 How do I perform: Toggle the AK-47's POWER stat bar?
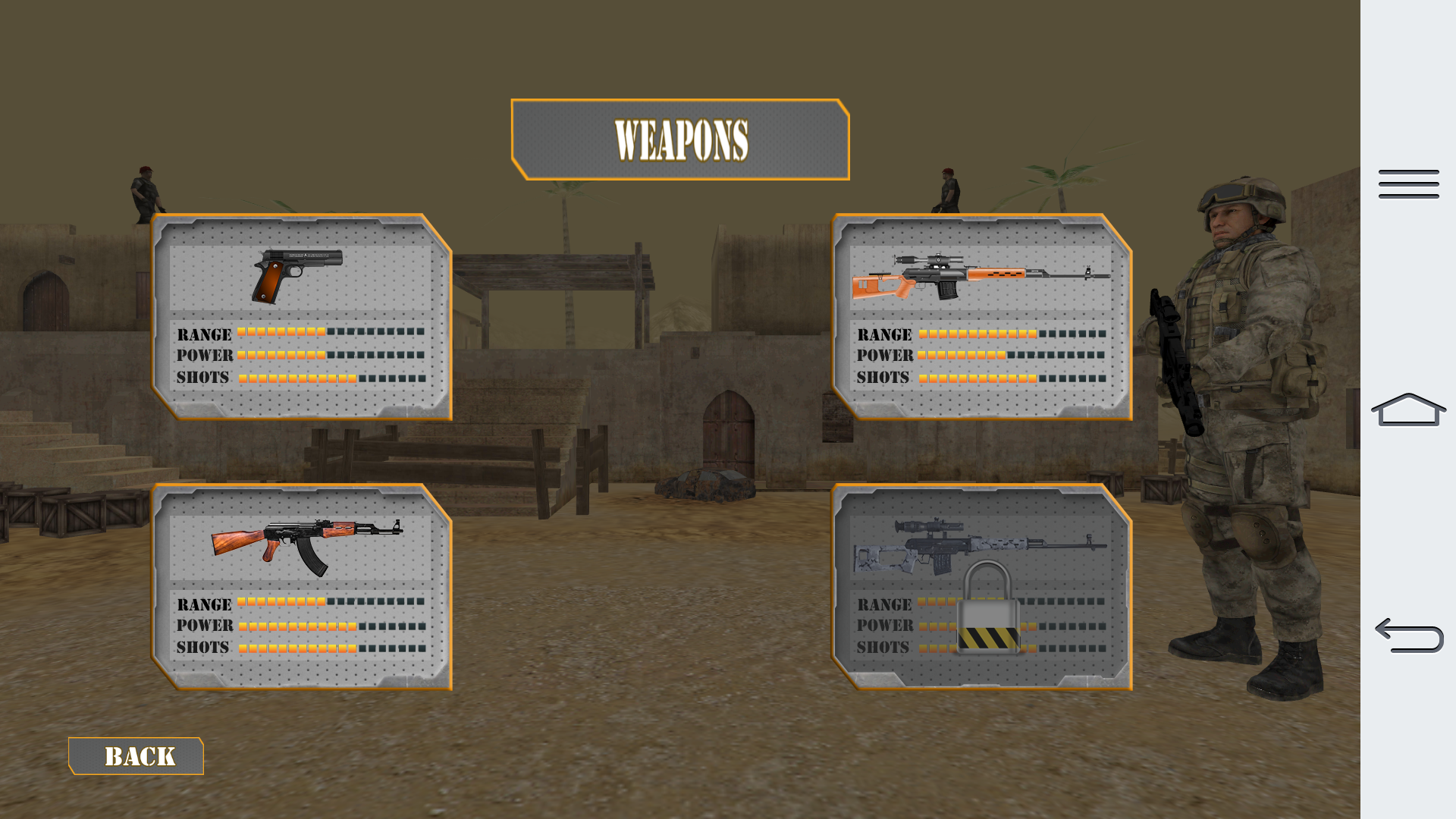click(x=334, y=626)
